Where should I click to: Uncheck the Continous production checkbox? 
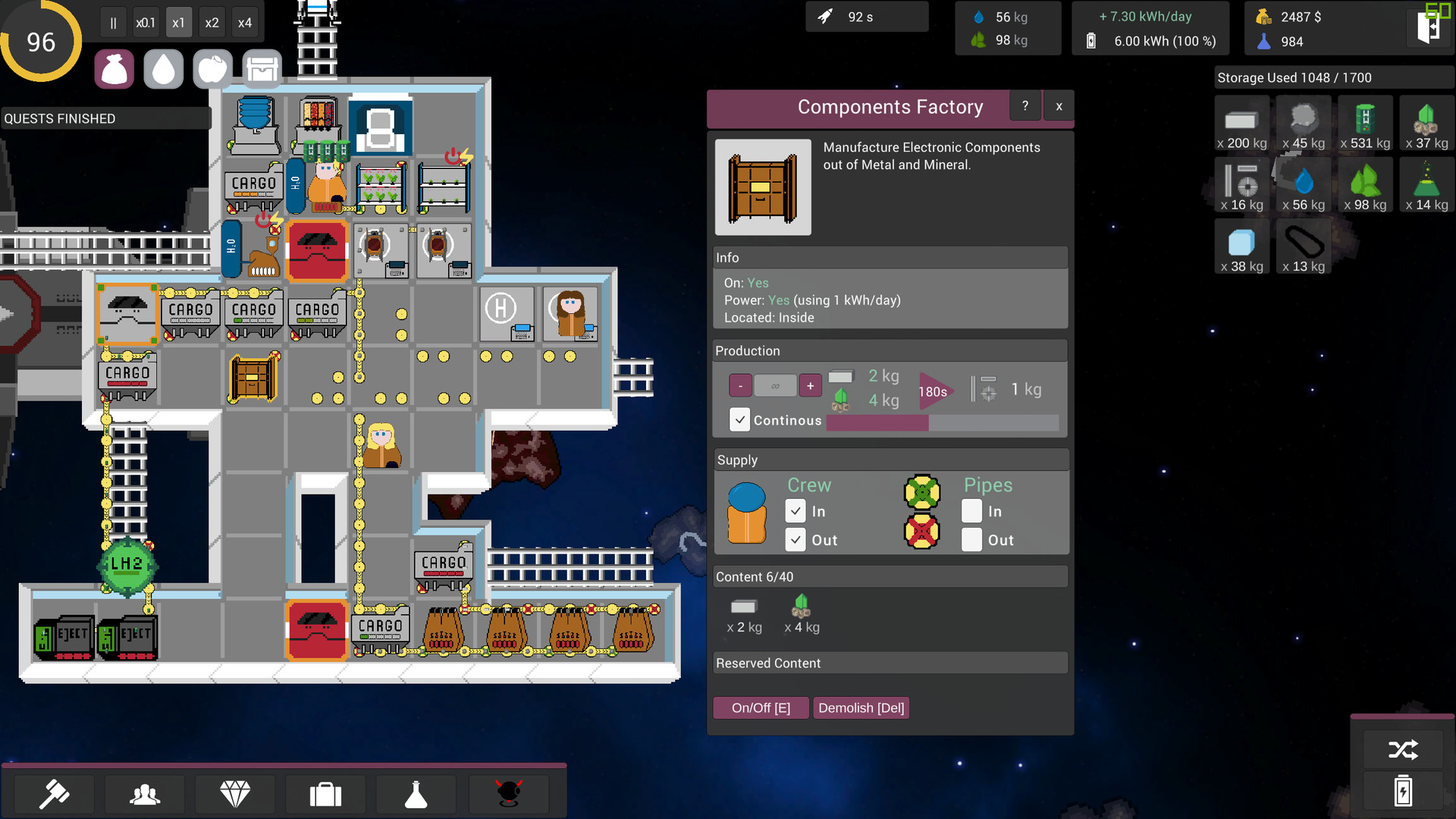pos(739,419)
